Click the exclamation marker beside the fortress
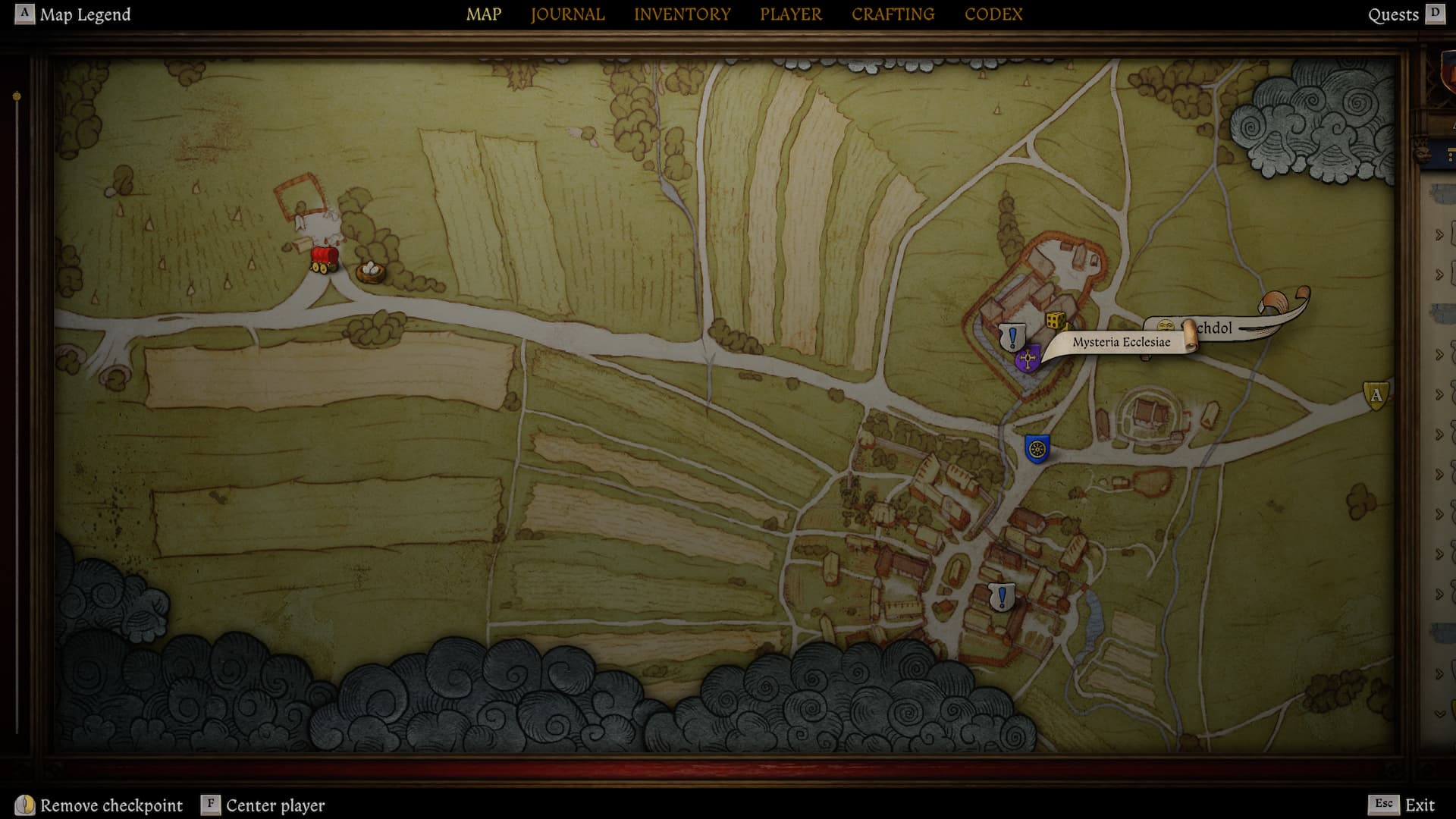Image resolution: width=1456 pixels, height=819 pixels. tap(1012, 336)
